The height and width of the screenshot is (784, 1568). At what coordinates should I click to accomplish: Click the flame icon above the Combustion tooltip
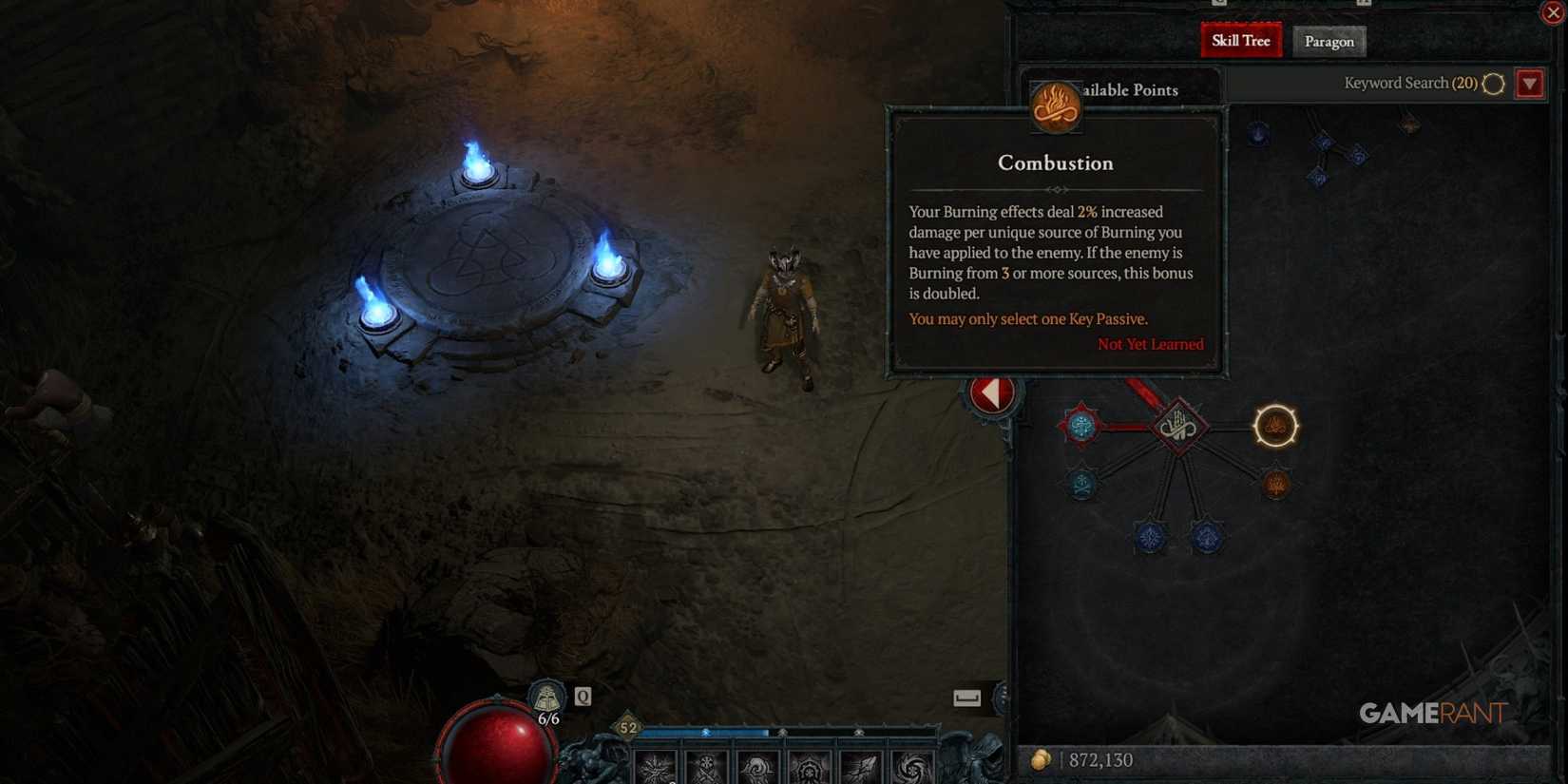1055,106
